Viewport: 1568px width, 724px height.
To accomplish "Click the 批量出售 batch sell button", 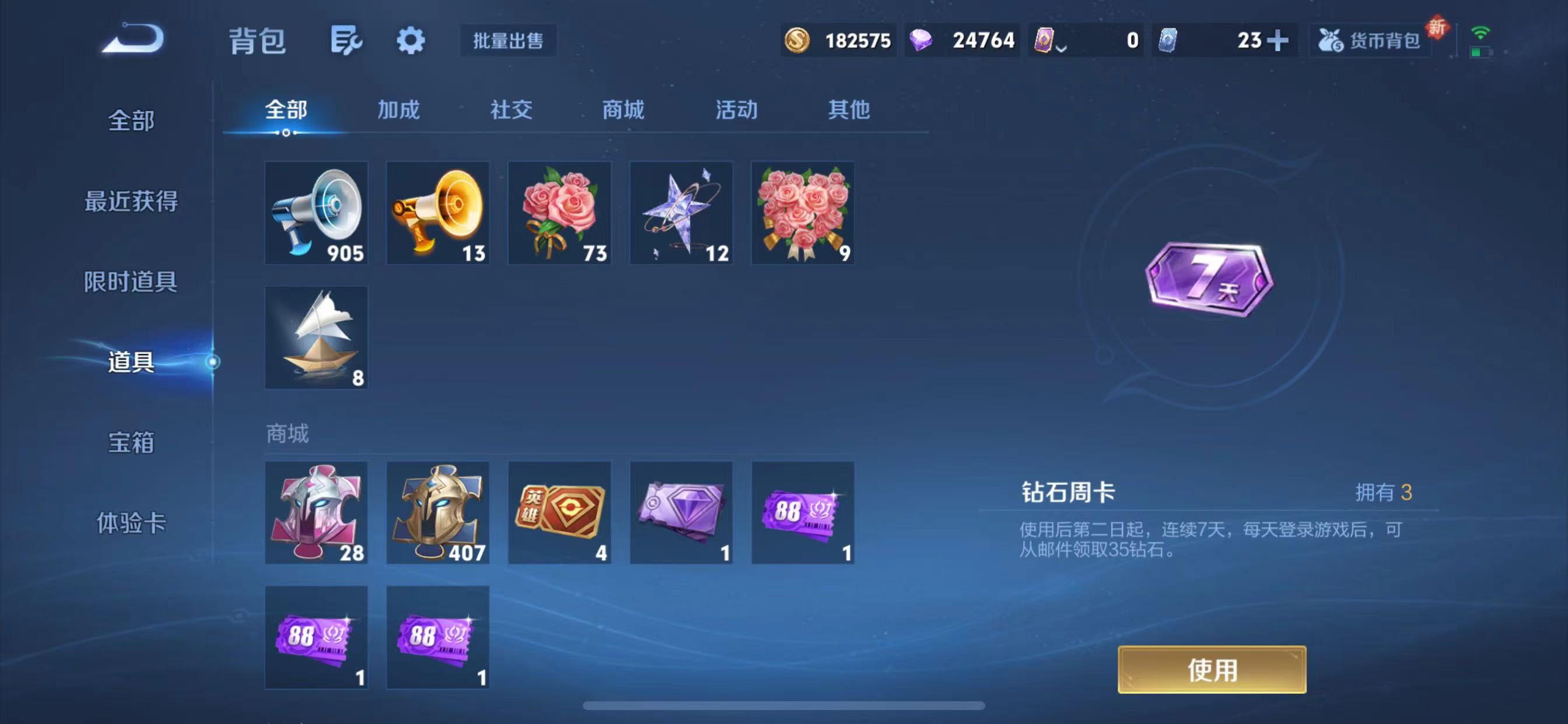I will (x=508, y=41).
